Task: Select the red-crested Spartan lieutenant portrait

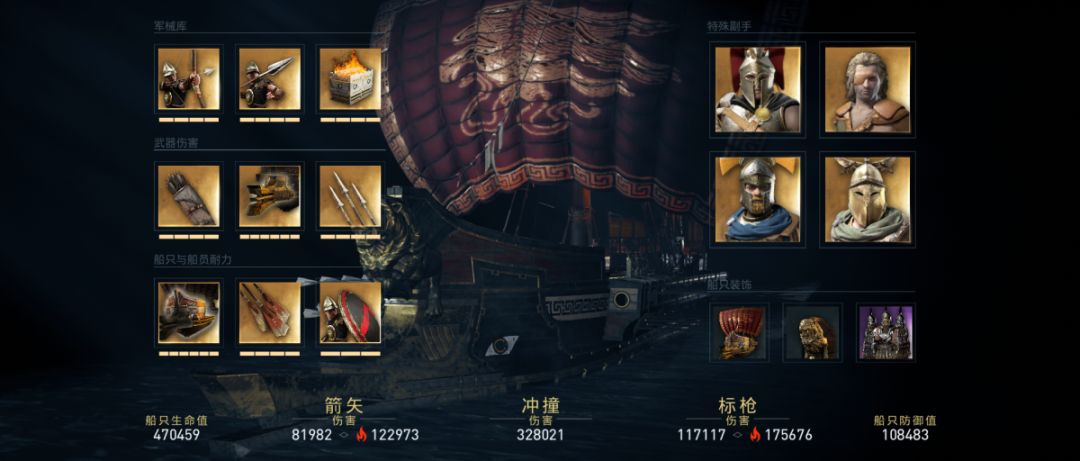Action: (x=758, y=89)
